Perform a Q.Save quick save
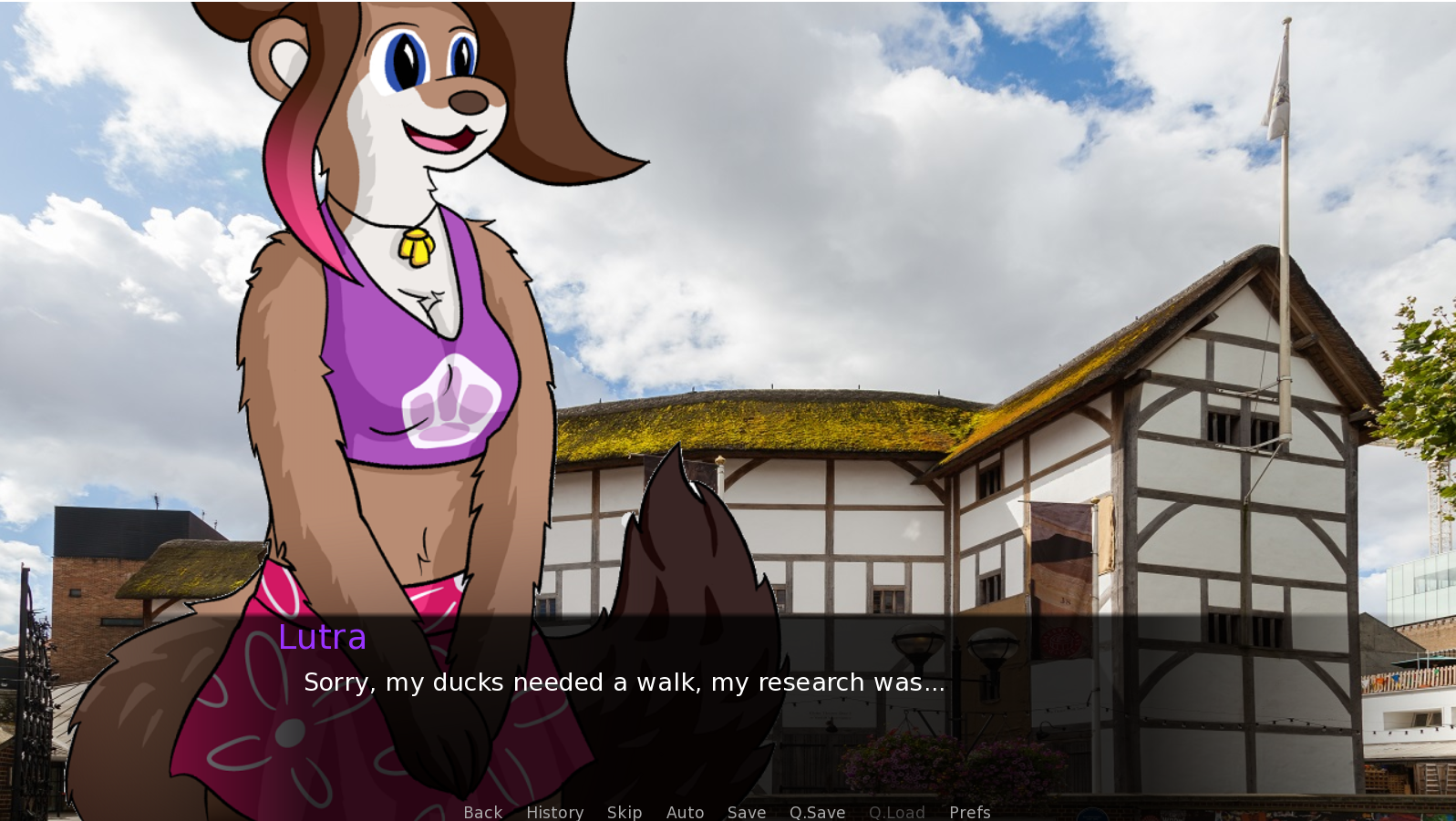Screen dimensions: 1456x821 click(816, 812)
